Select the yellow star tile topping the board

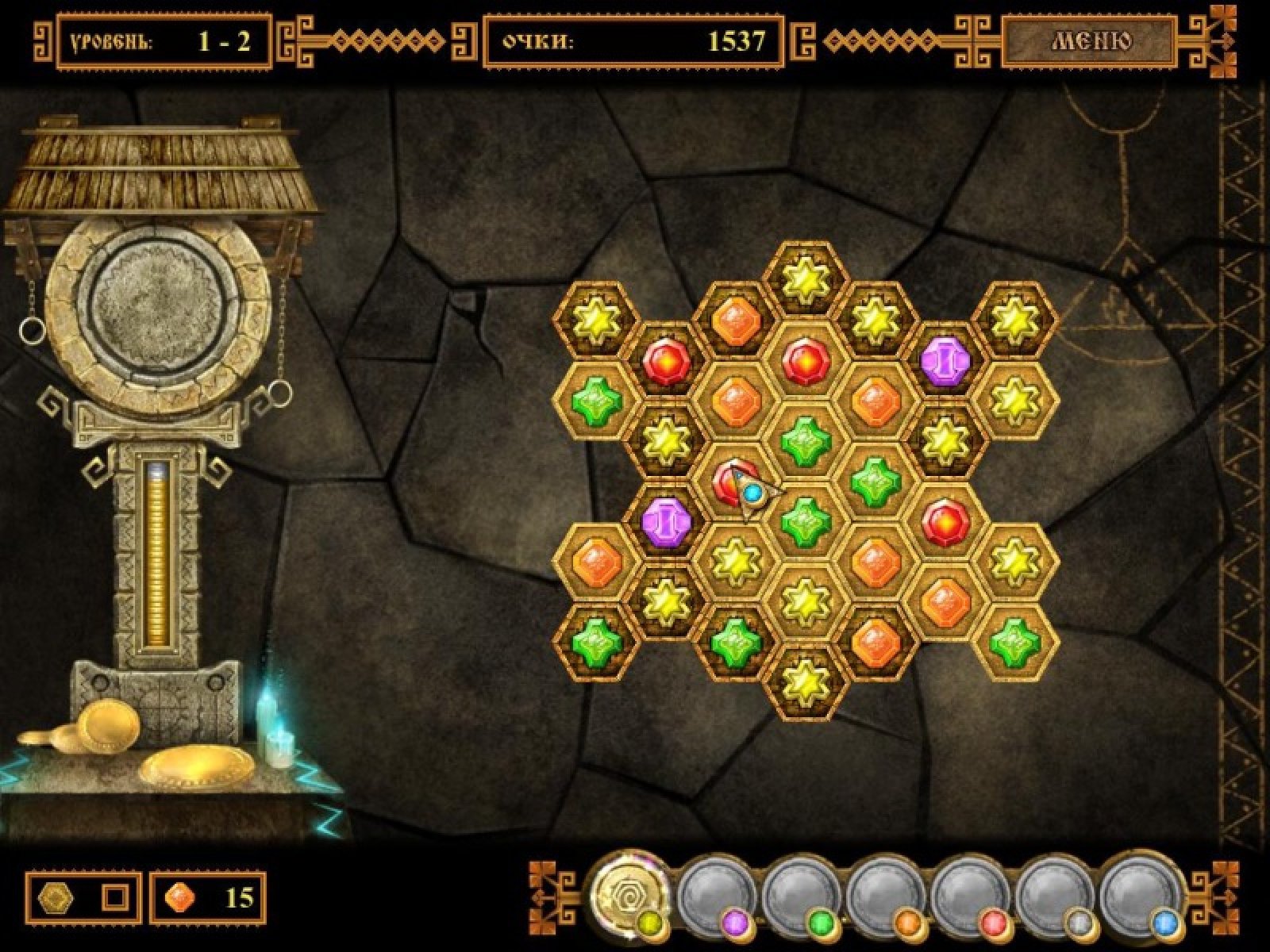click(805, 279)
